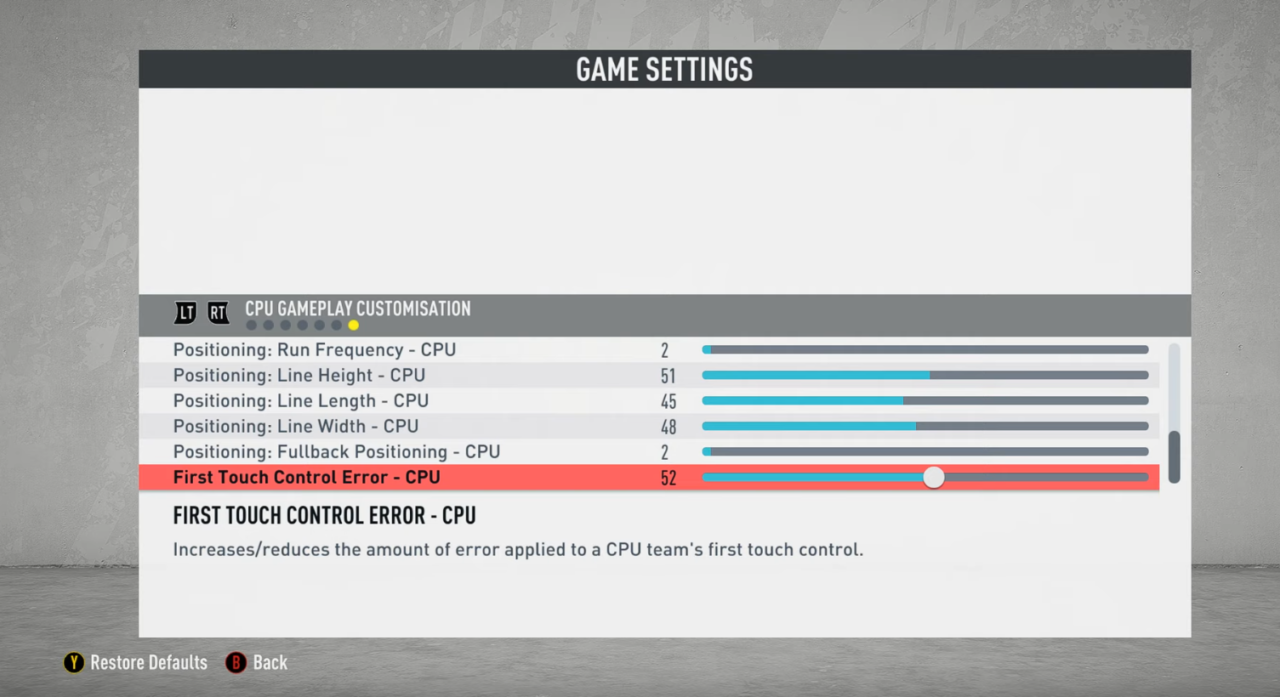
Task: Select the highlighted yellow page dot
Action: [x=353, y=325]
